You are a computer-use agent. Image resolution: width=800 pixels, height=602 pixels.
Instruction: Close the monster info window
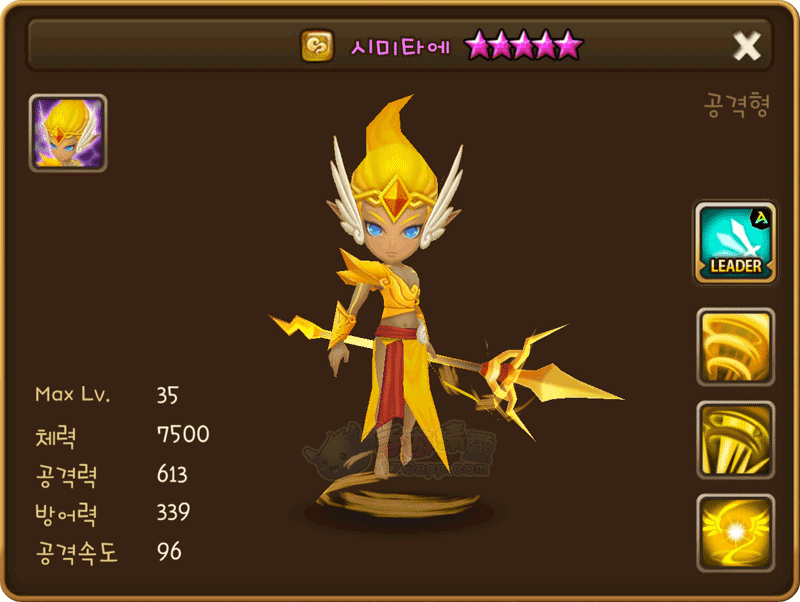[x=747, y=45]
